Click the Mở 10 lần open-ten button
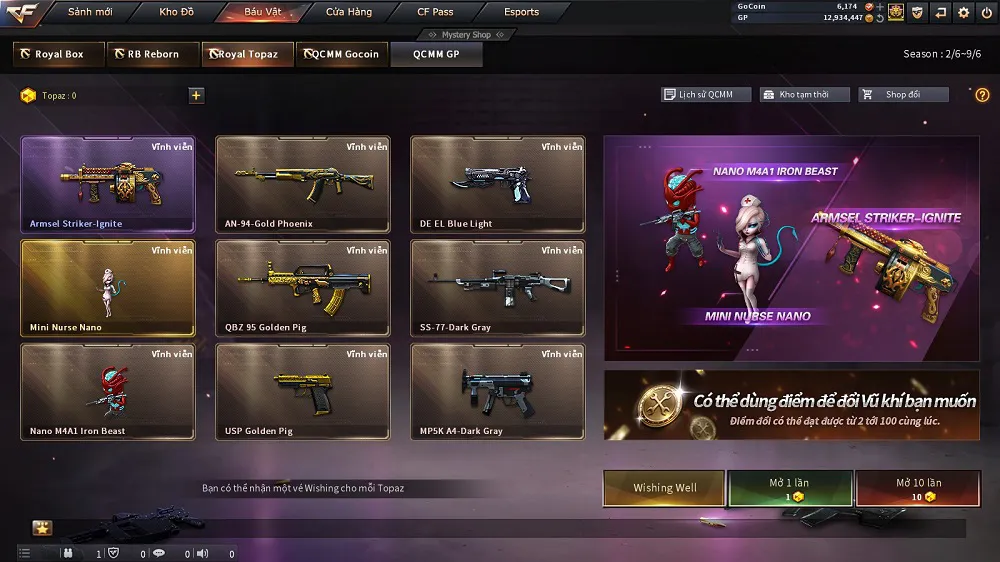This screenshot has height=562, width=1000. pos(918,488)
